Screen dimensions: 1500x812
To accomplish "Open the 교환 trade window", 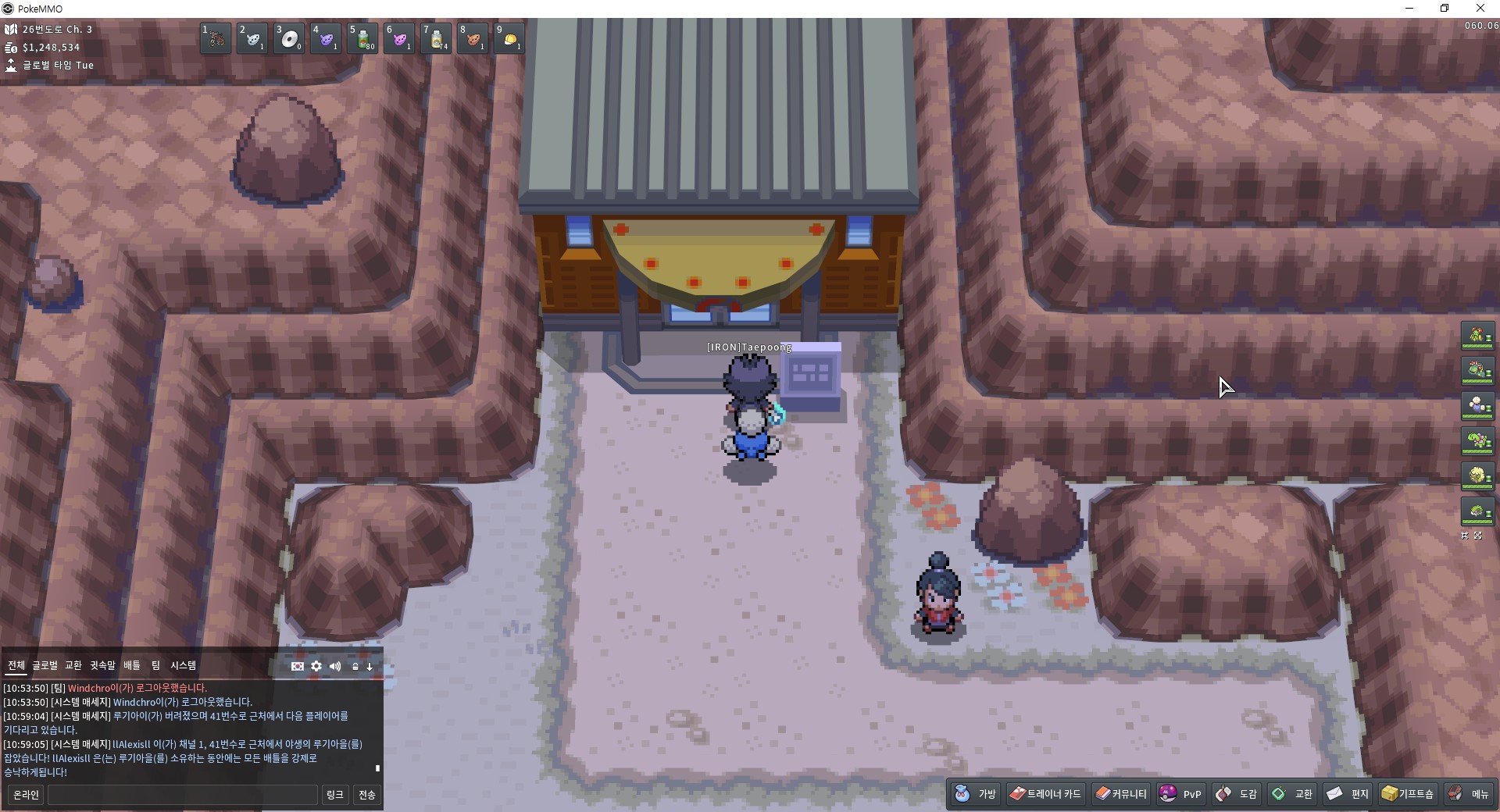I will 1292,794.
